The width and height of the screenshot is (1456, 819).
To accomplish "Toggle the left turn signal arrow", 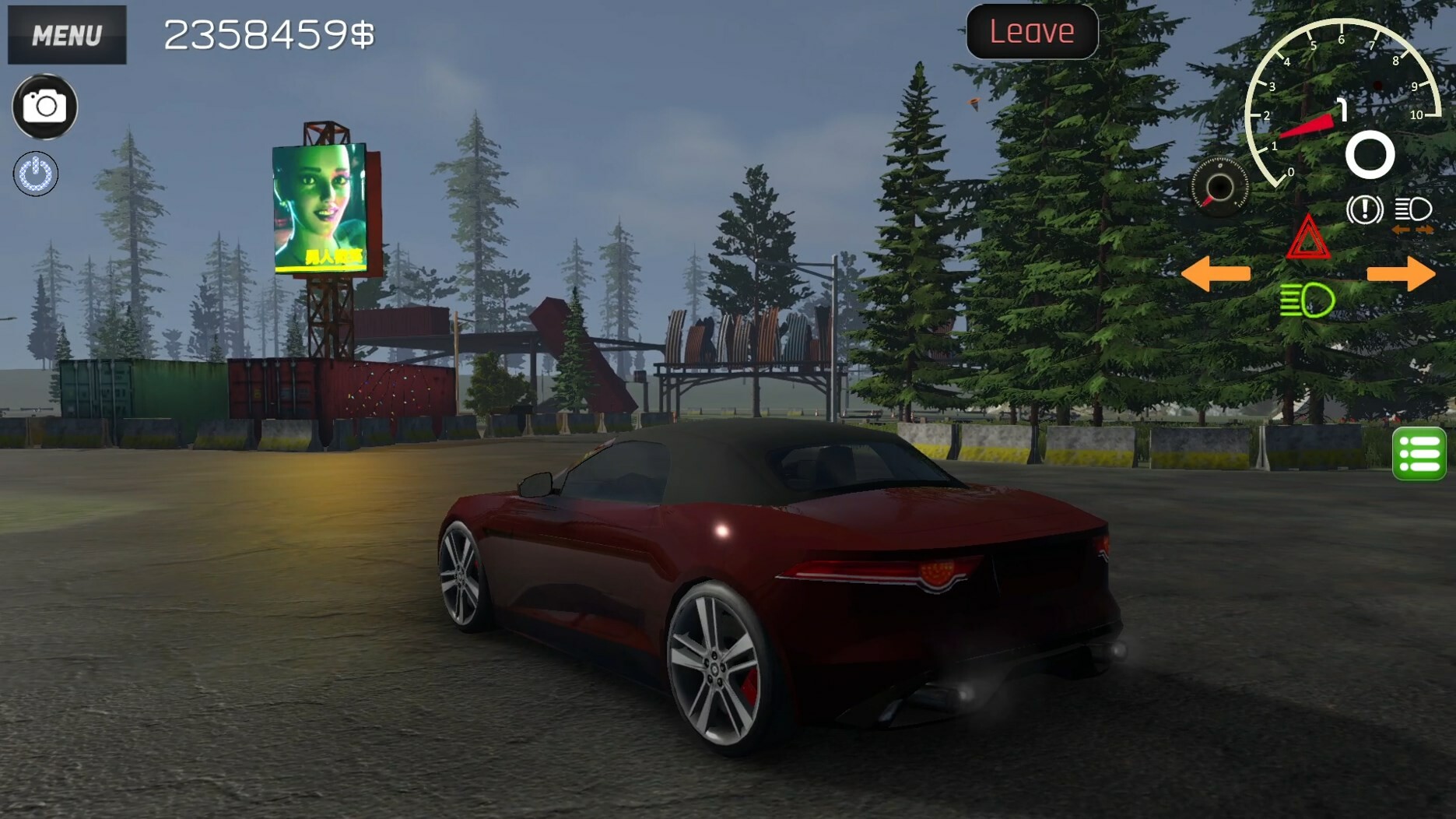I will (1218, 273).
